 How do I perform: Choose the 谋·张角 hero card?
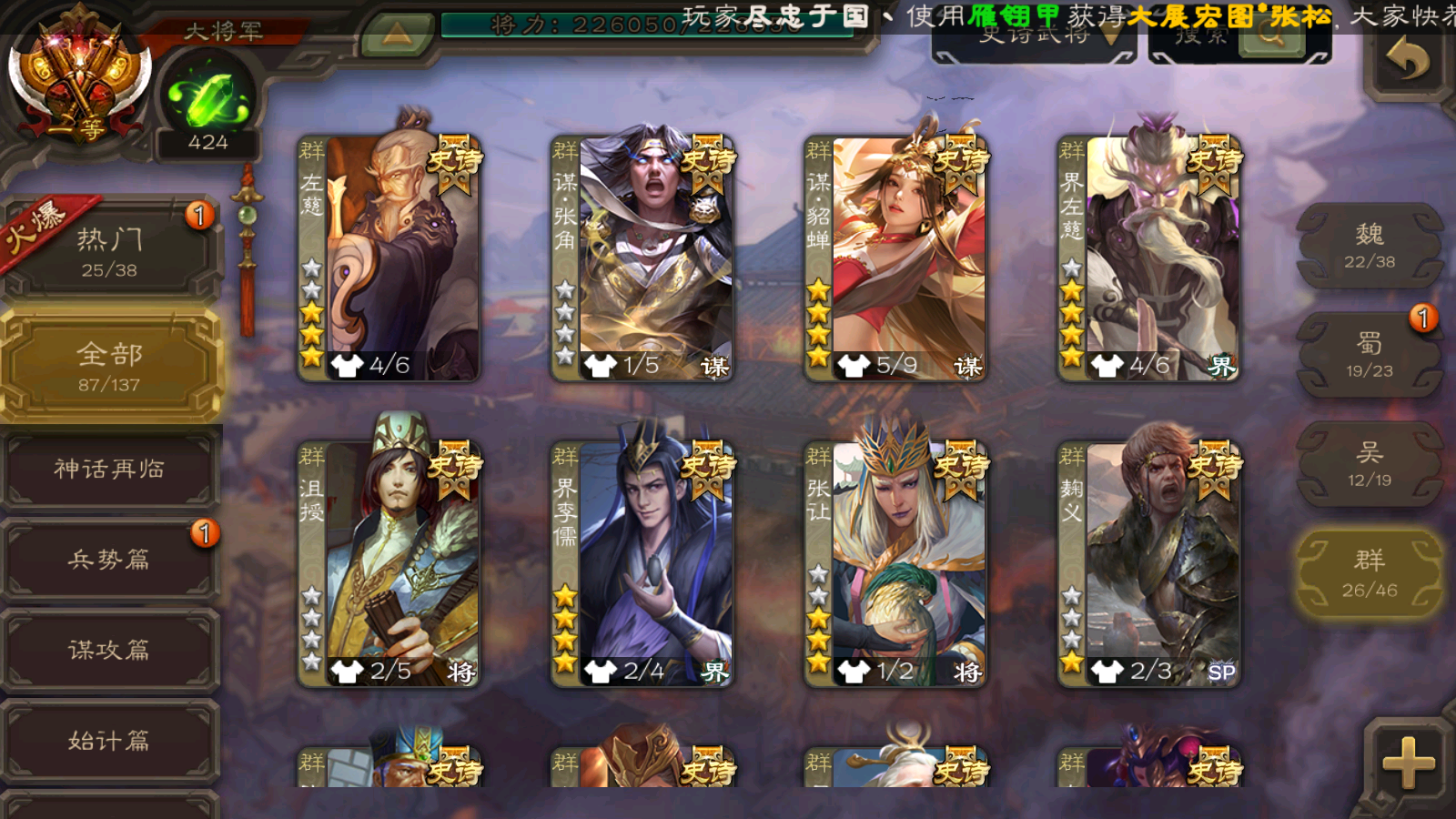(x=642, y=258)
